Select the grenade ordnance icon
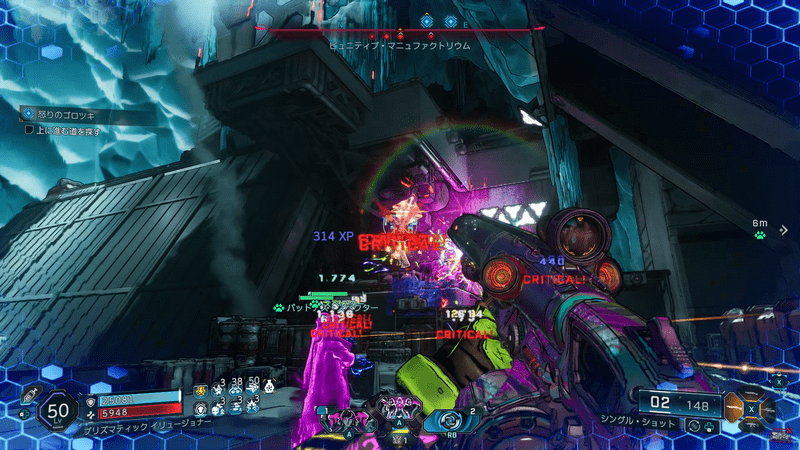800x450 pixels. tap(28, 395)
